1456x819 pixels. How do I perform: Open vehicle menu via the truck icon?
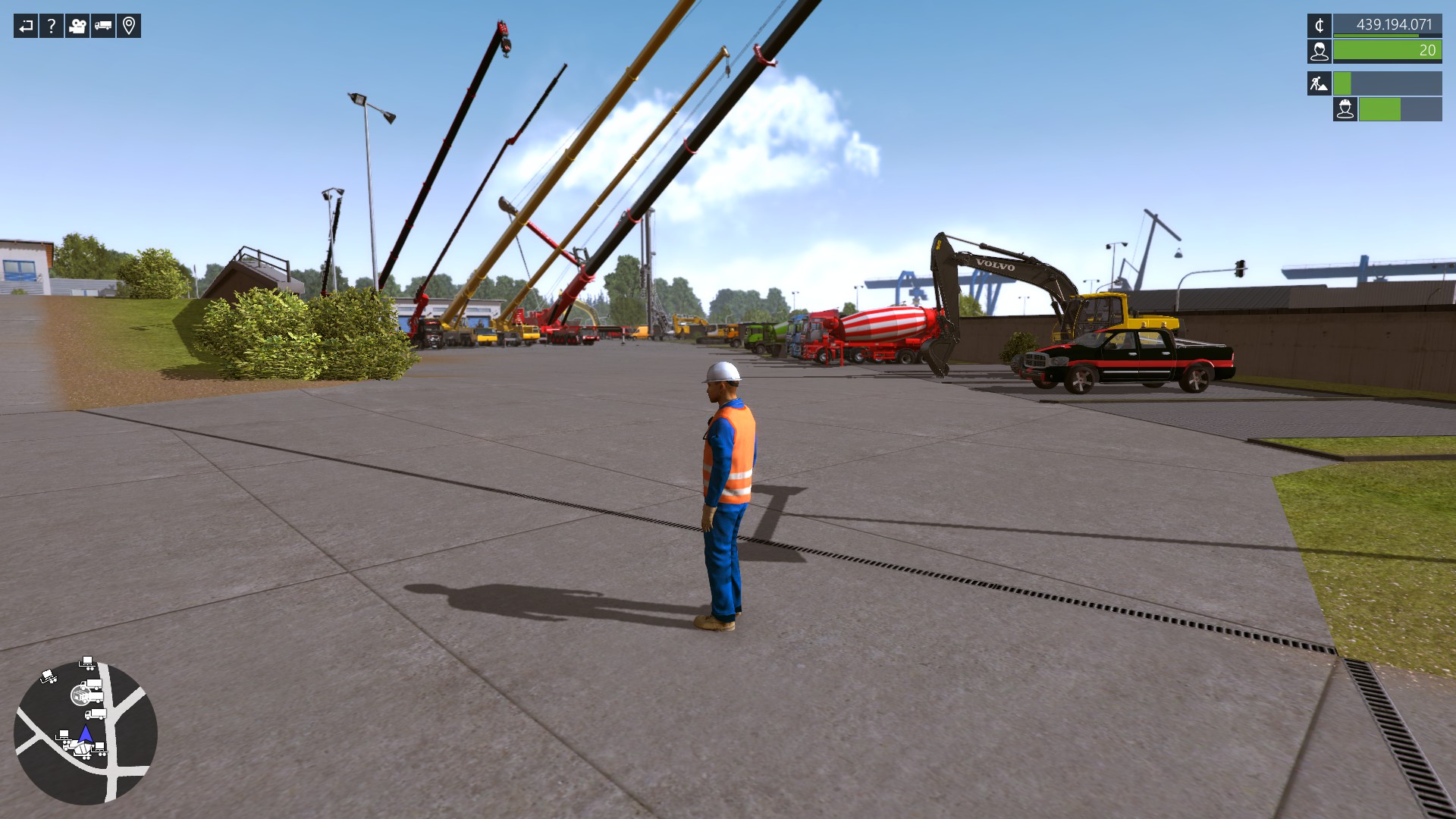(x=102, y=26)
